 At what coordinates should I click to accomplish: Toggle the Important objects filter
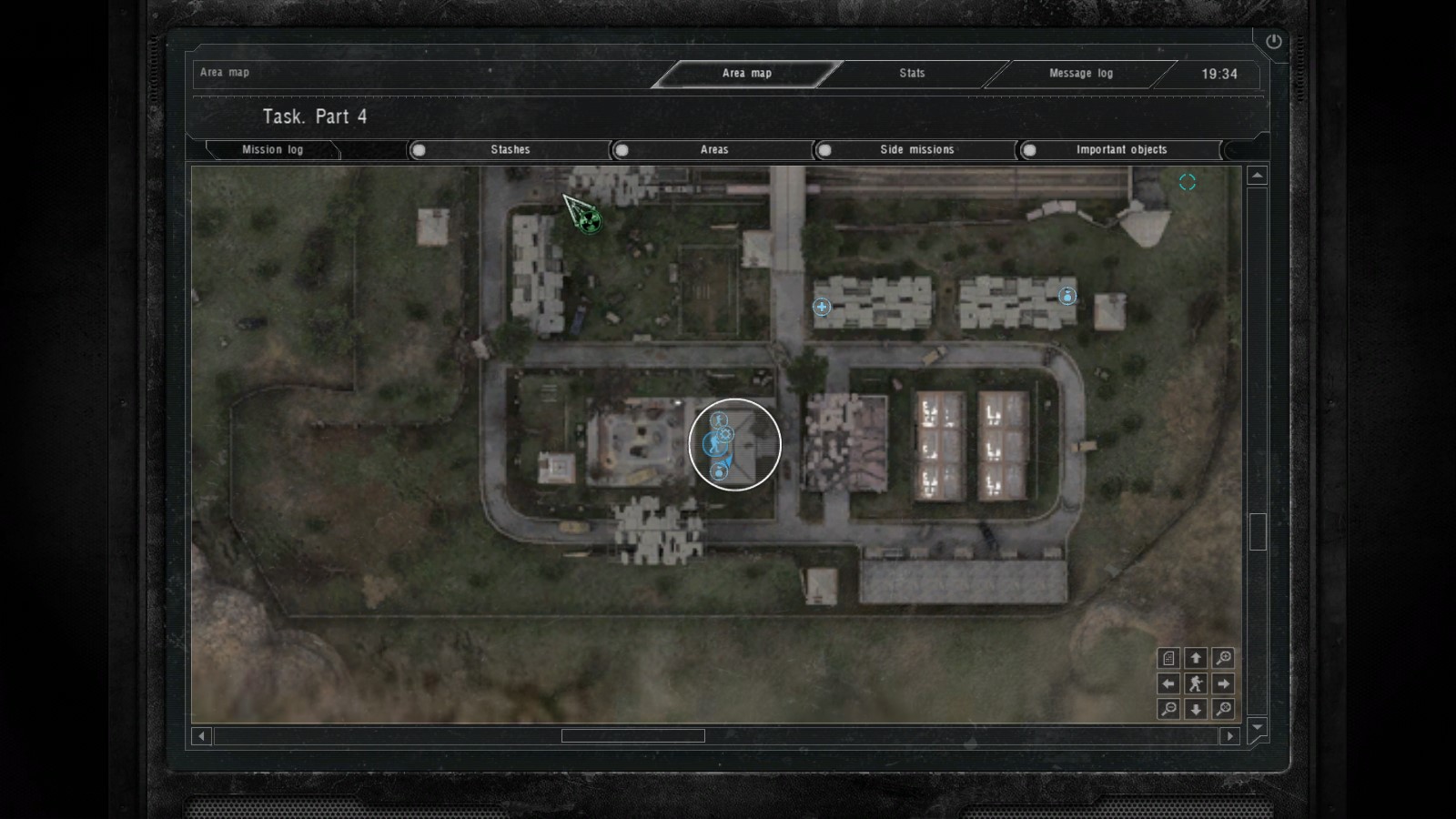[x=1029, y=150]
